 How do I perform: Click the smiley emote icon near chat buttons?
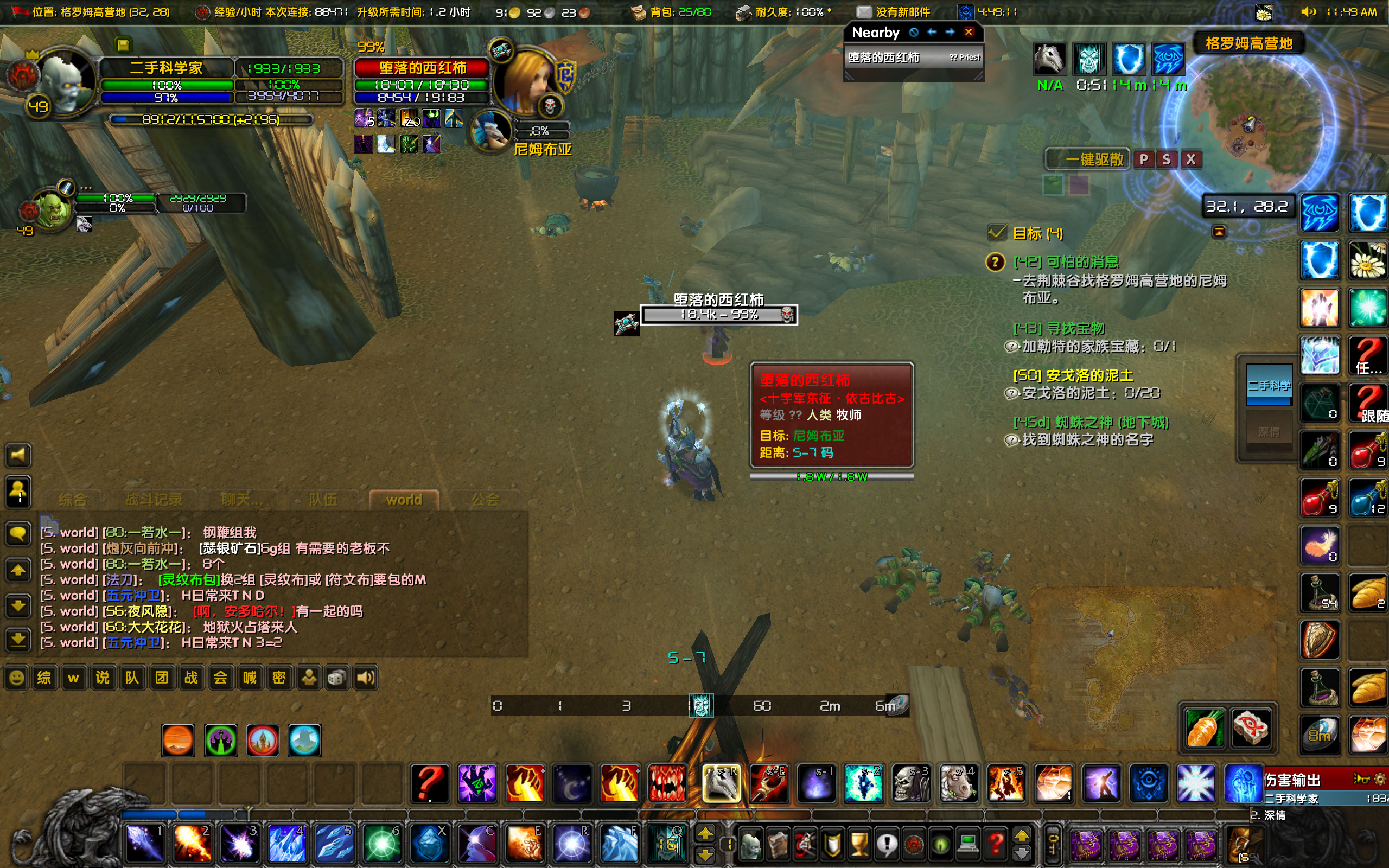point(16,678)
